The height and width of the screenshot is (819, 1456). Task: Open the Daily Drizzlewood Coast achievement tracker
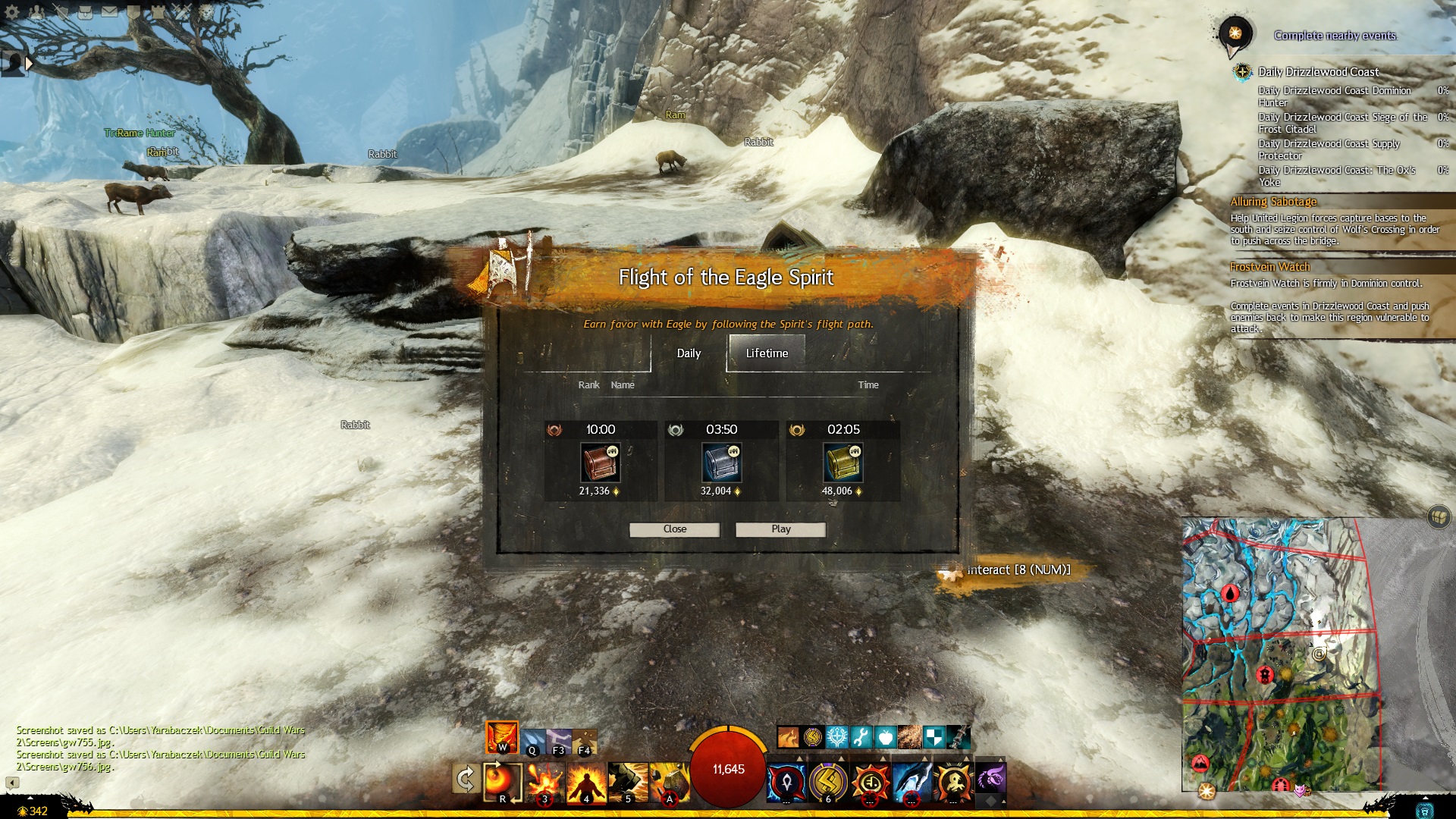tap(1318, 72)
